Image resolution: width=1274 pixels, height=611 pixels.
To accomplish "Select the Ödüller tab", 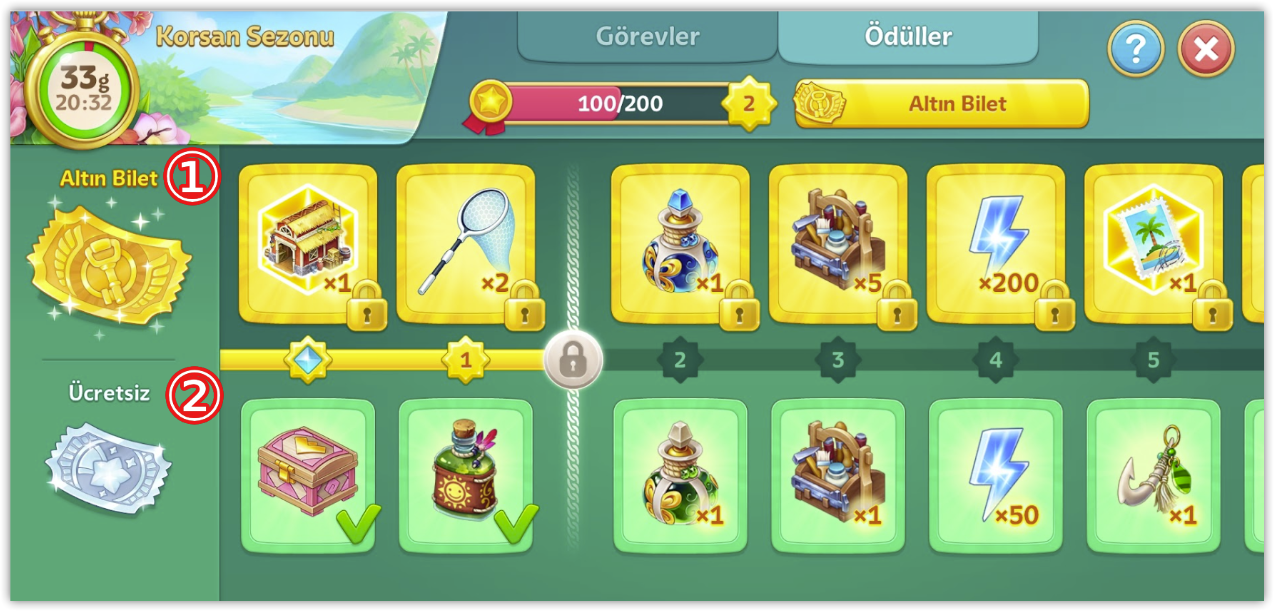I will [907, 37].
